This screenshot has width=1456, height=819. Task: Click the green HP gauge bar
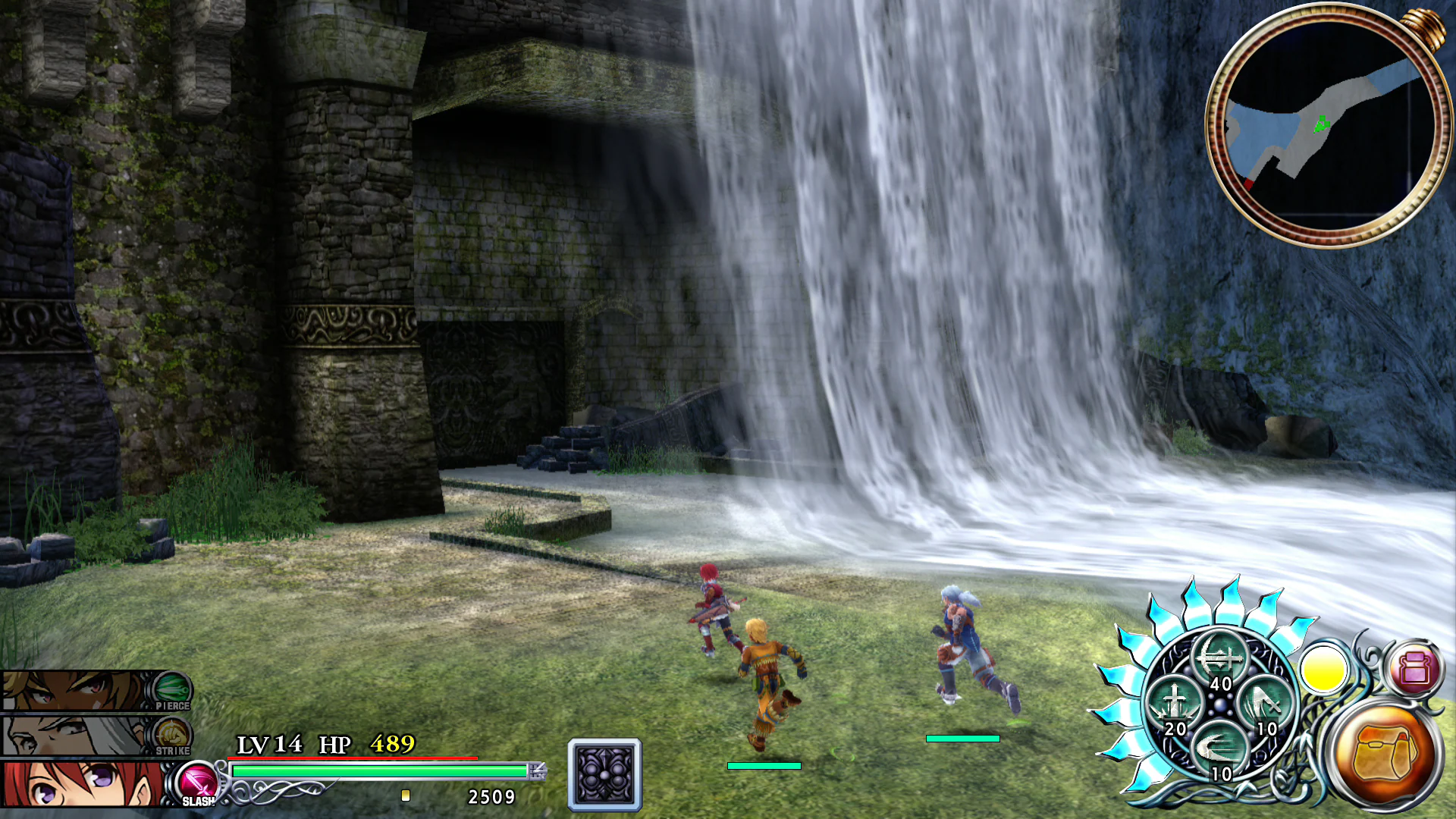379,771
